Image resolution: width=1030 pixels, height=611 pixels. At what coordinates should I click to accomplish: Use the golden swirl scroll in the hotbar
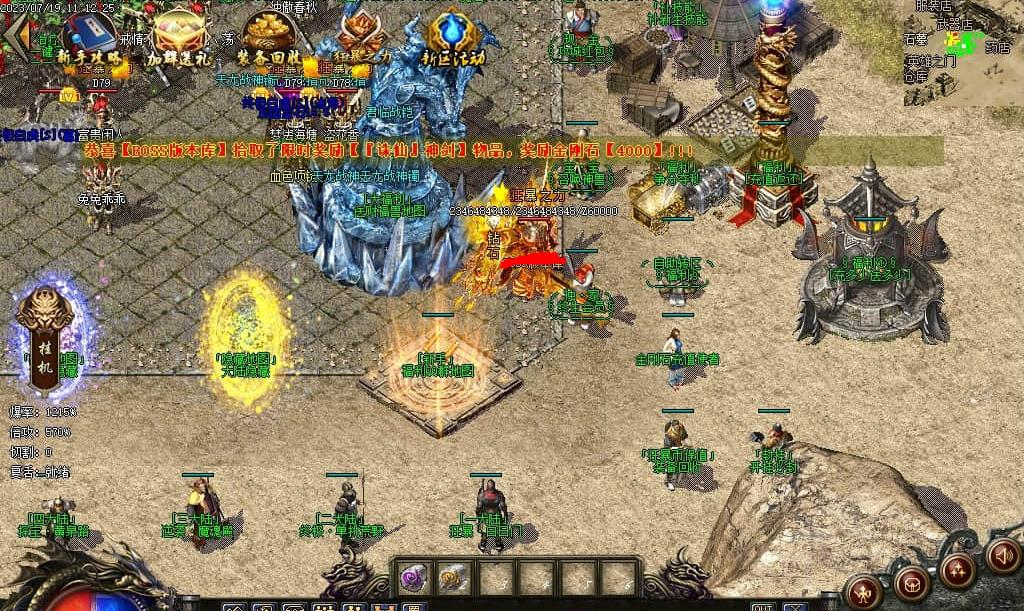pos(454,576)
